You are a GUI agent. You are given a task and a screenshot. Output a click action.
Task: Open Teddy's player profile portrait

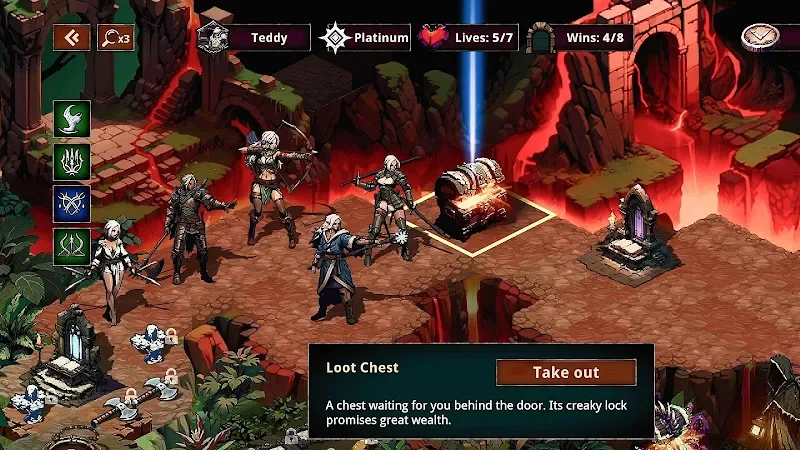coord(214,38)
